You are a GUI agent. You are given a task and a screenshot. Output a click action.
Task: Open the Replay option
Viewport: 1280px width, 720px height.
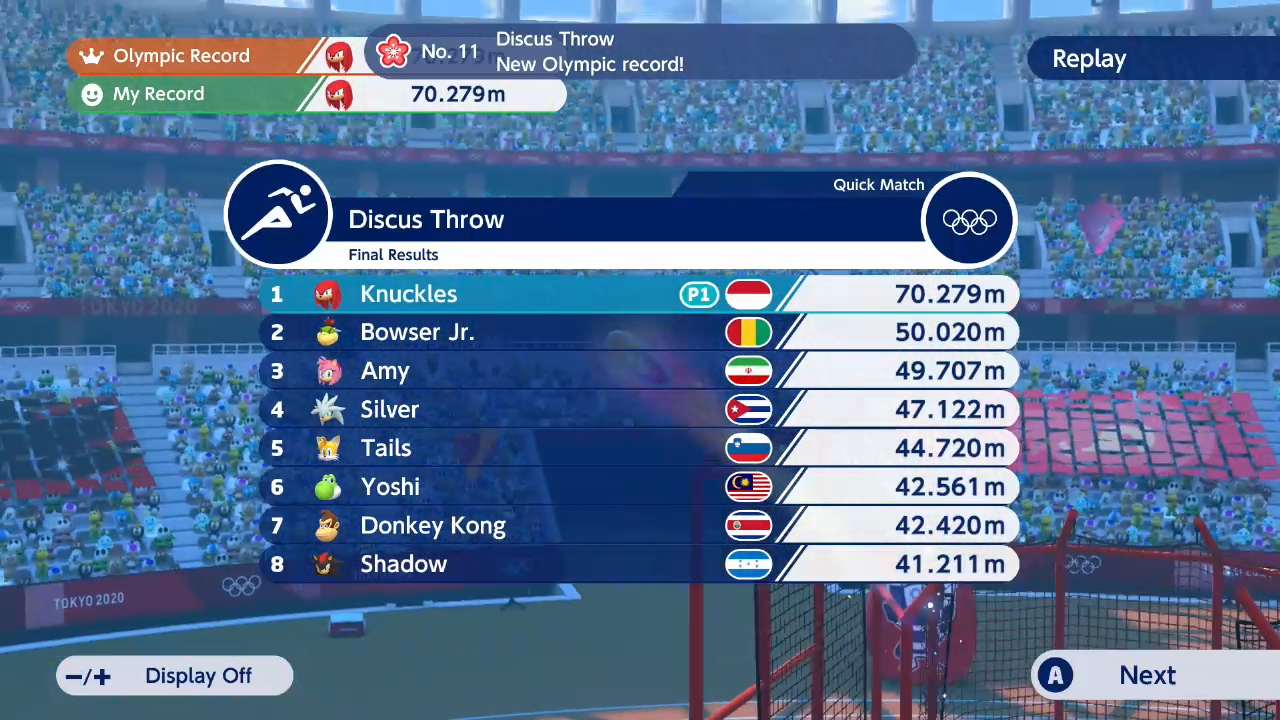(1089, 59)
